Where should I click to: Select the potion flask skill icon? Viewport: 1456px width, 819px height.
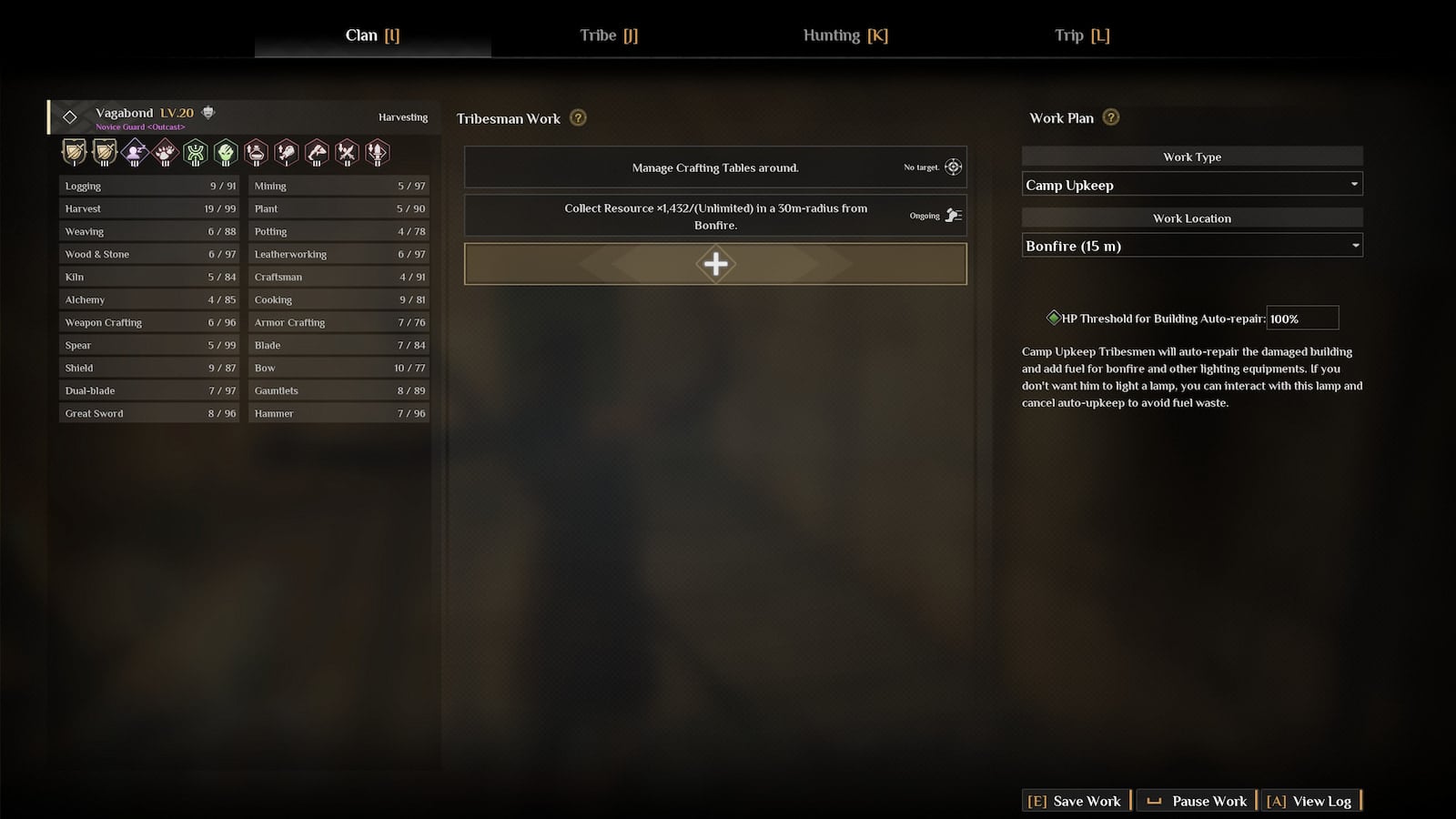tap(256, 152)
